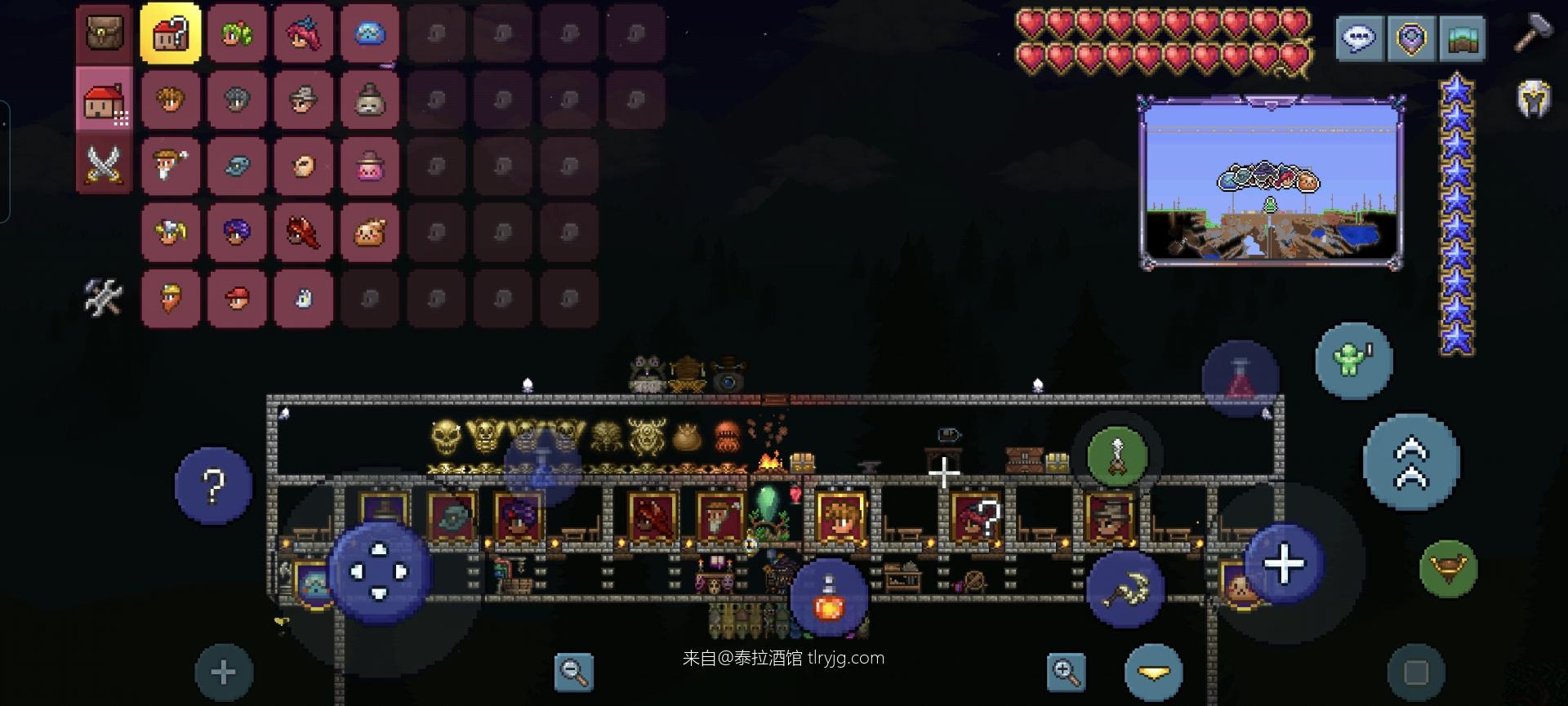The width and height of the screenshot is (1568, 706).
Task: Use the grappling hook button
Action: click(x=1116, y=457)
